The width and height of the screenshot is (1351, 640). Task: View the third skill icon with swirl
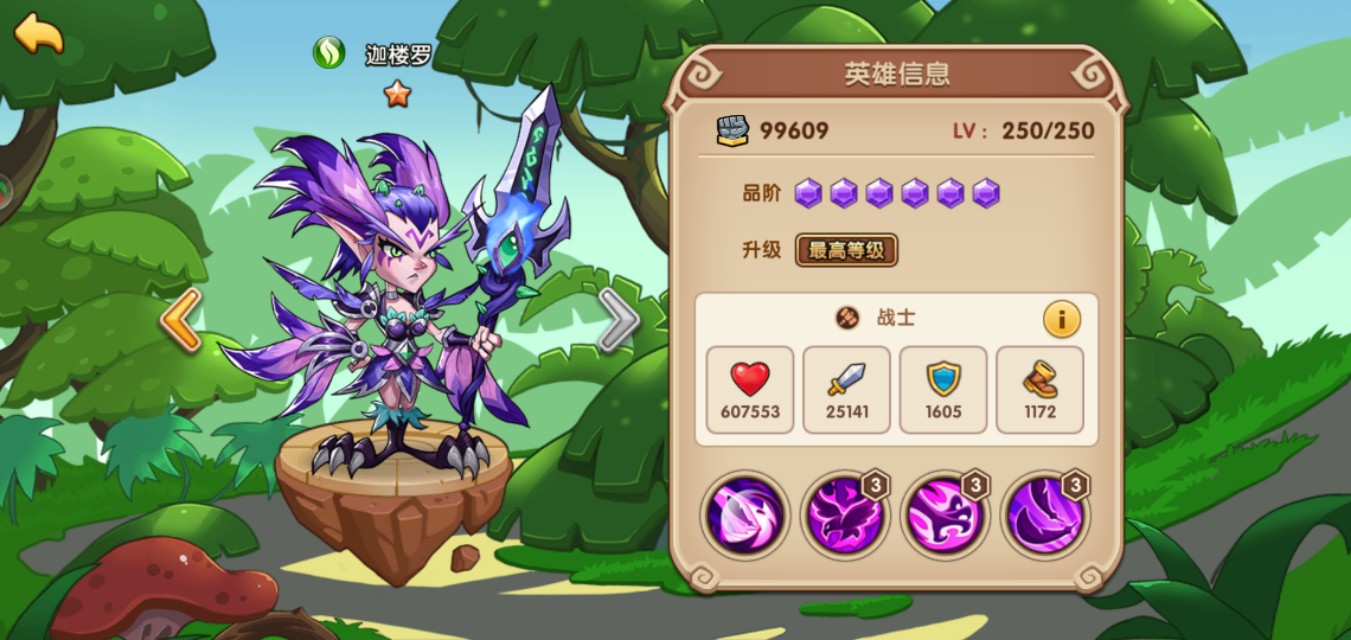(944, 517)
